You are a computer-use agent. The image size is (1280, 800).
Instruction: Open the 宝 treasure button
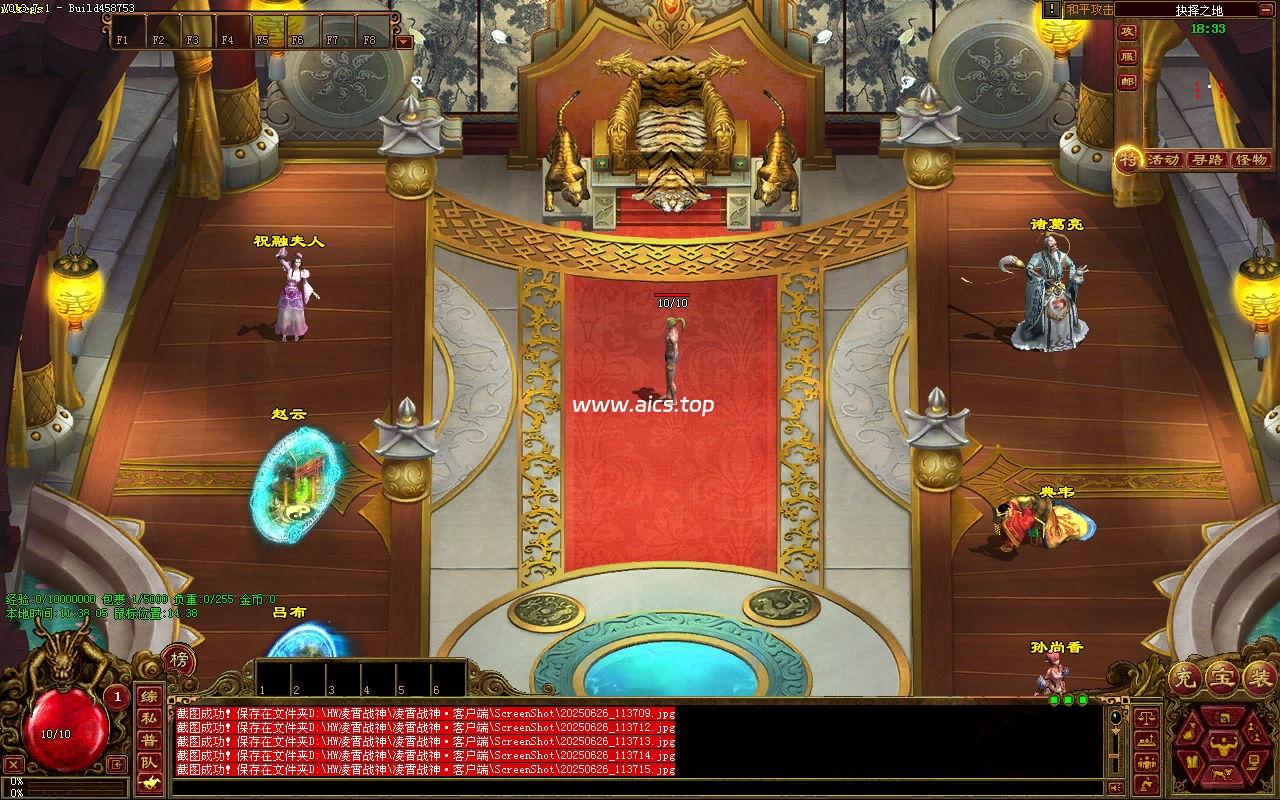point(1220,677)
